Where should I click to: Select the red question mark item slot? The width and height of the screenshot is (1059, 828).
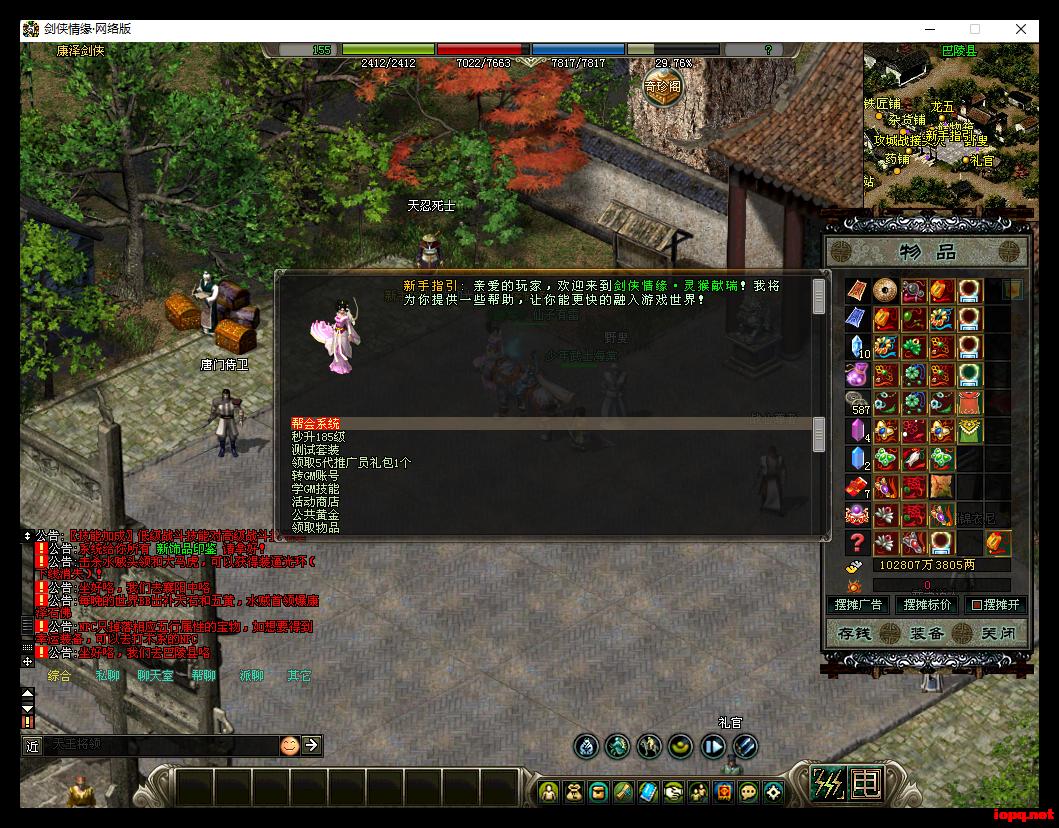(857, 542)
